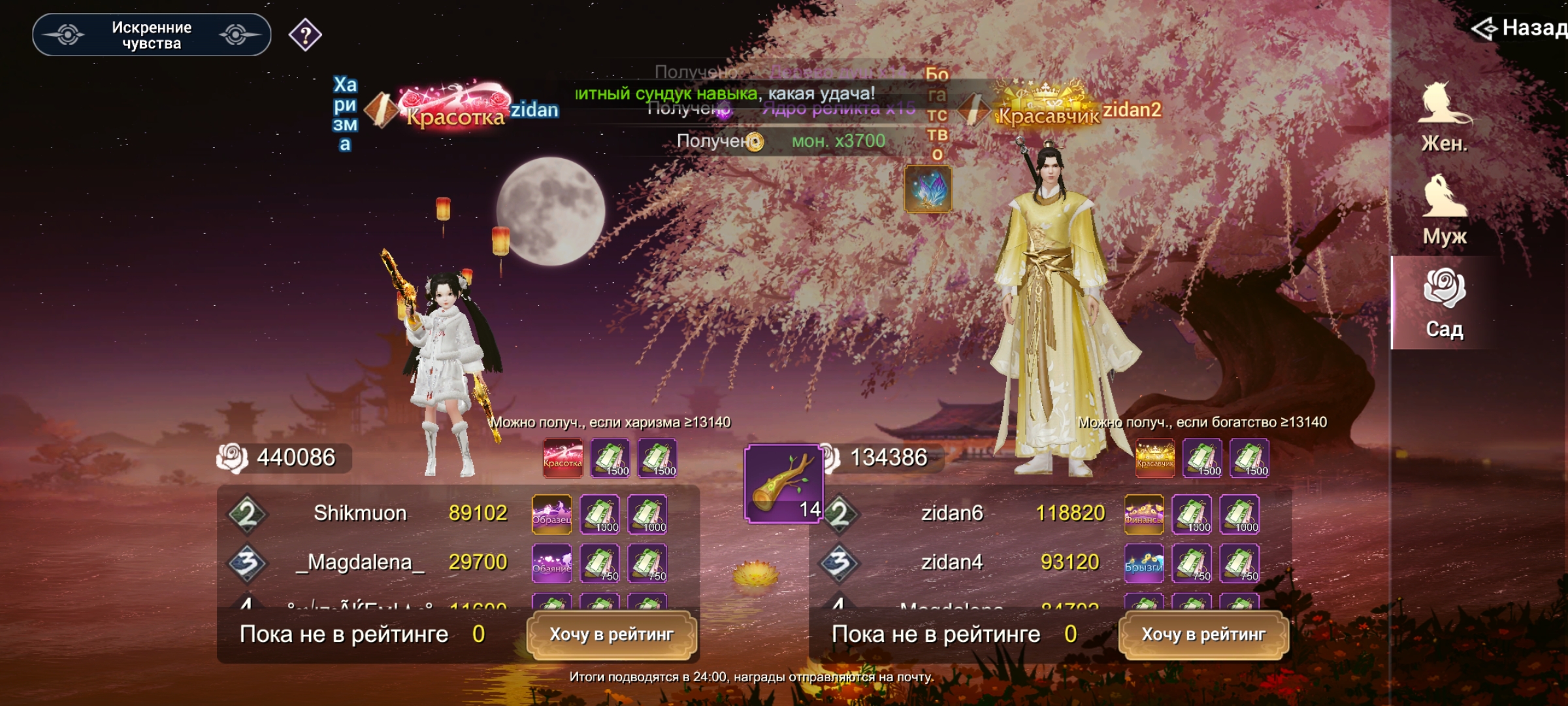Open the purple question mark help

pos(305,35)
